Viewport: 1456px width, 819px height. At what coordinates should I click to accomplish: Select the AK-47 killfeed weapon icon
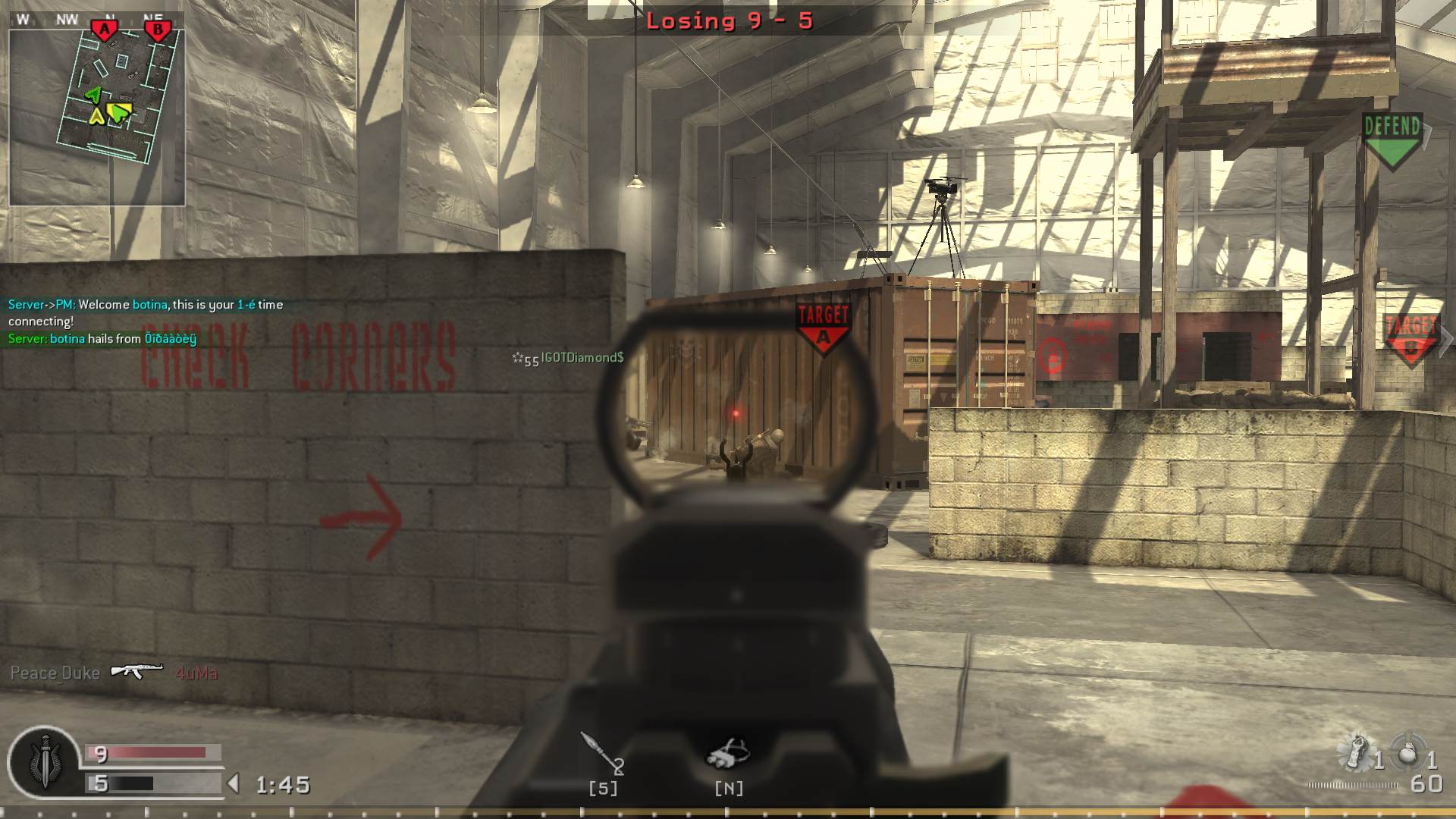point(136,670)
